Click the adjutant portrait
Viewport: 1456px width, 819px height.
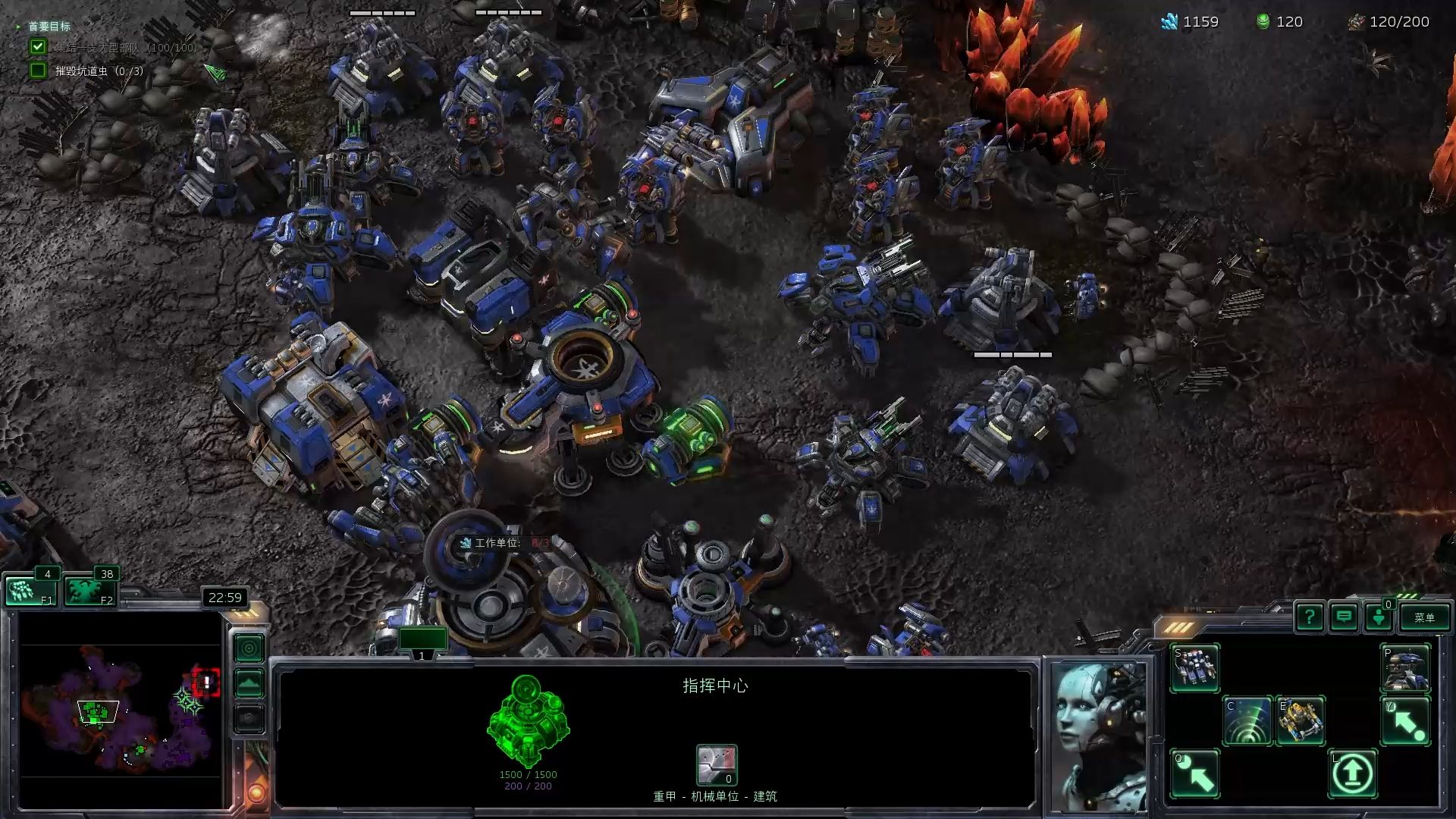[1100, 734]
